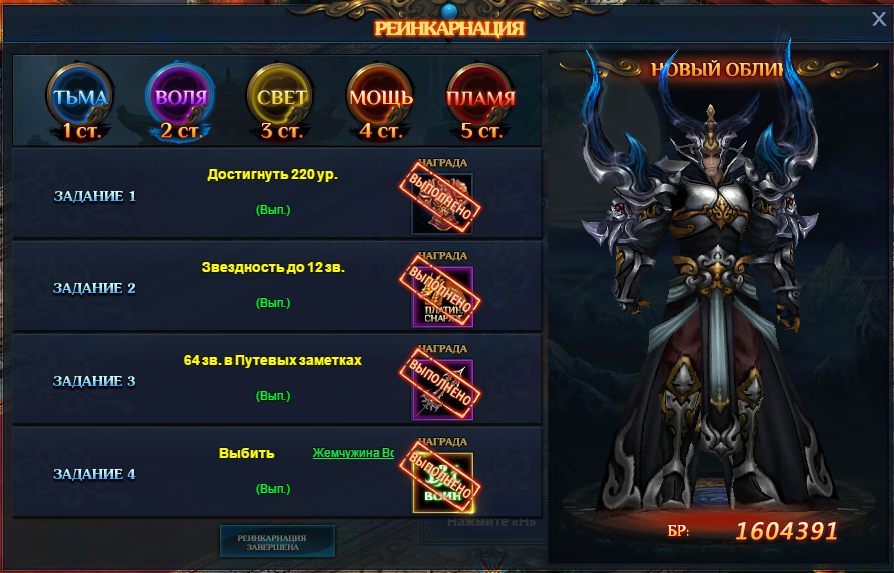Close the Реинкарнация window

(x=878, y=19)
